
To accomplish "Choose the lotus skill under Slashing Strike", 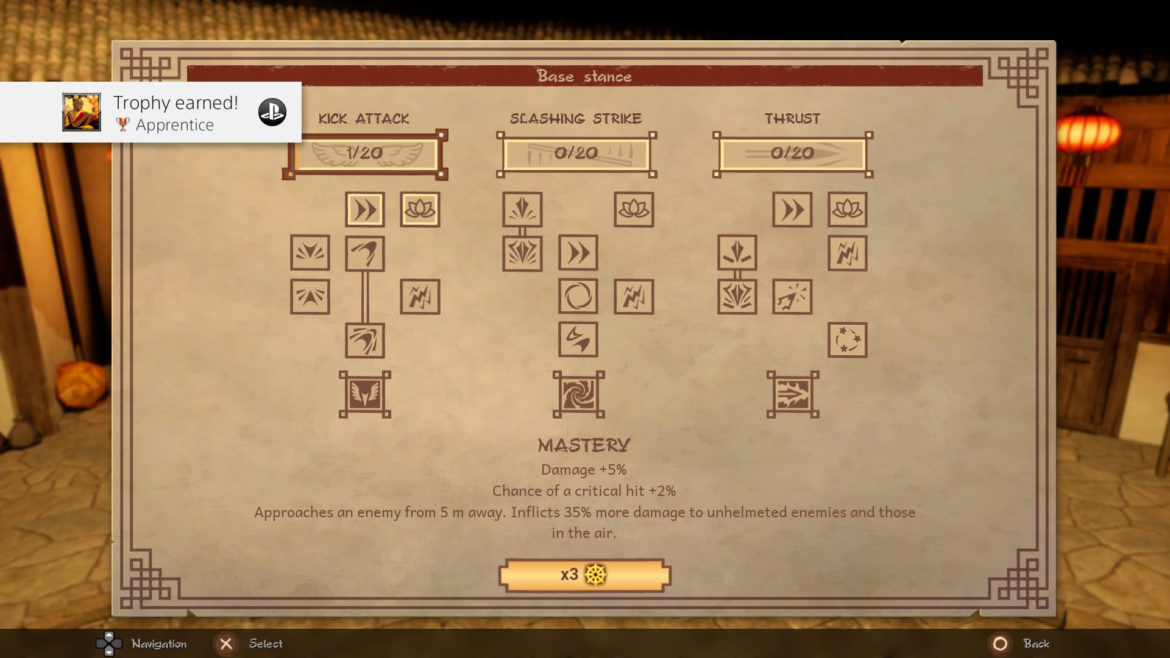I will (x=634, y=209).
